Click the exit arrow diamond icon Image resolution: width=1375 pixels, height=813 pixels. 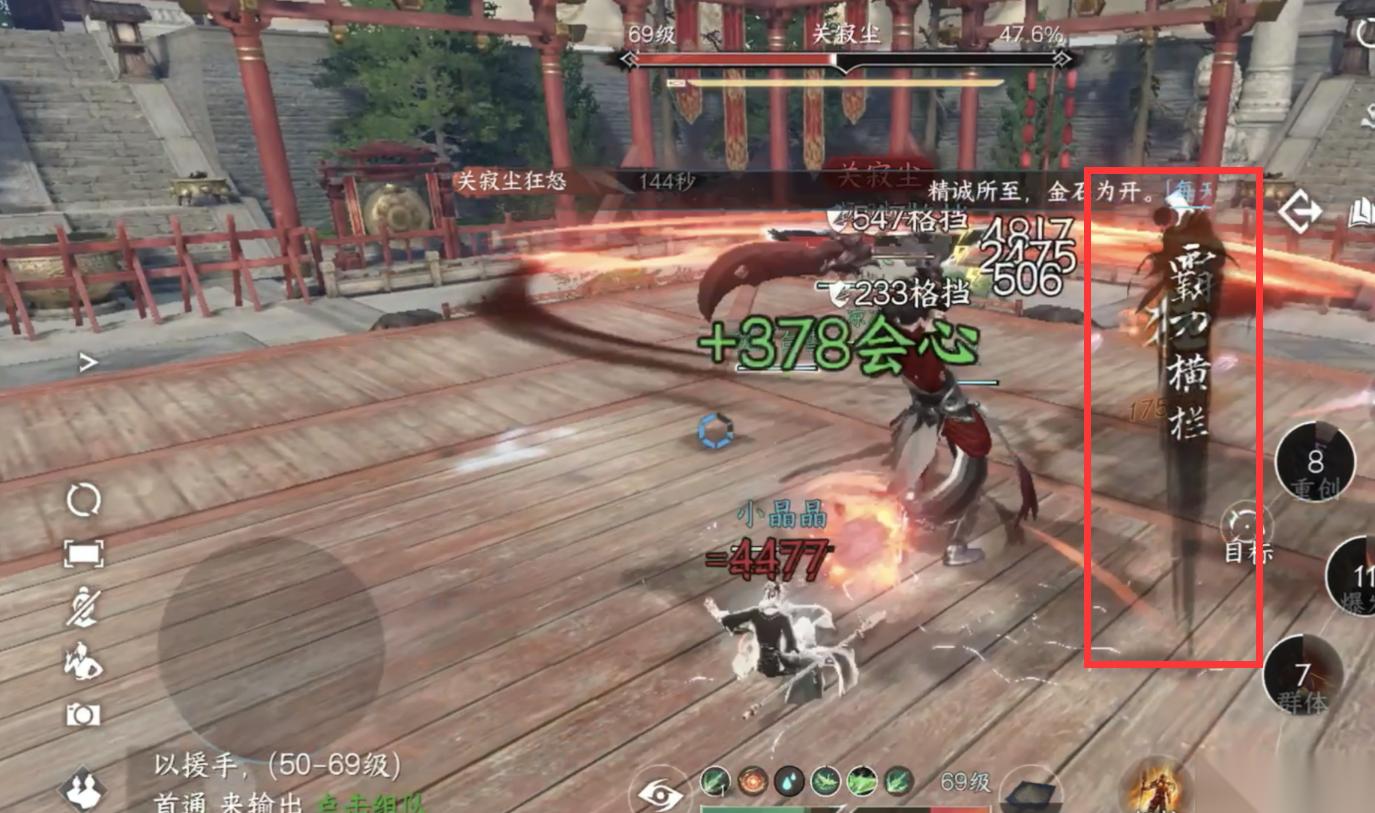1300,213
